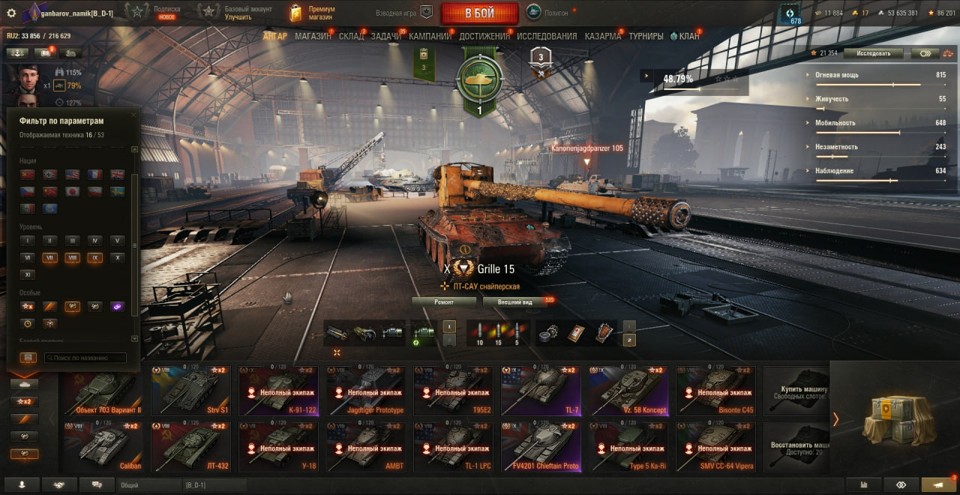Open the Исследования tab

[x=547, y=36]
